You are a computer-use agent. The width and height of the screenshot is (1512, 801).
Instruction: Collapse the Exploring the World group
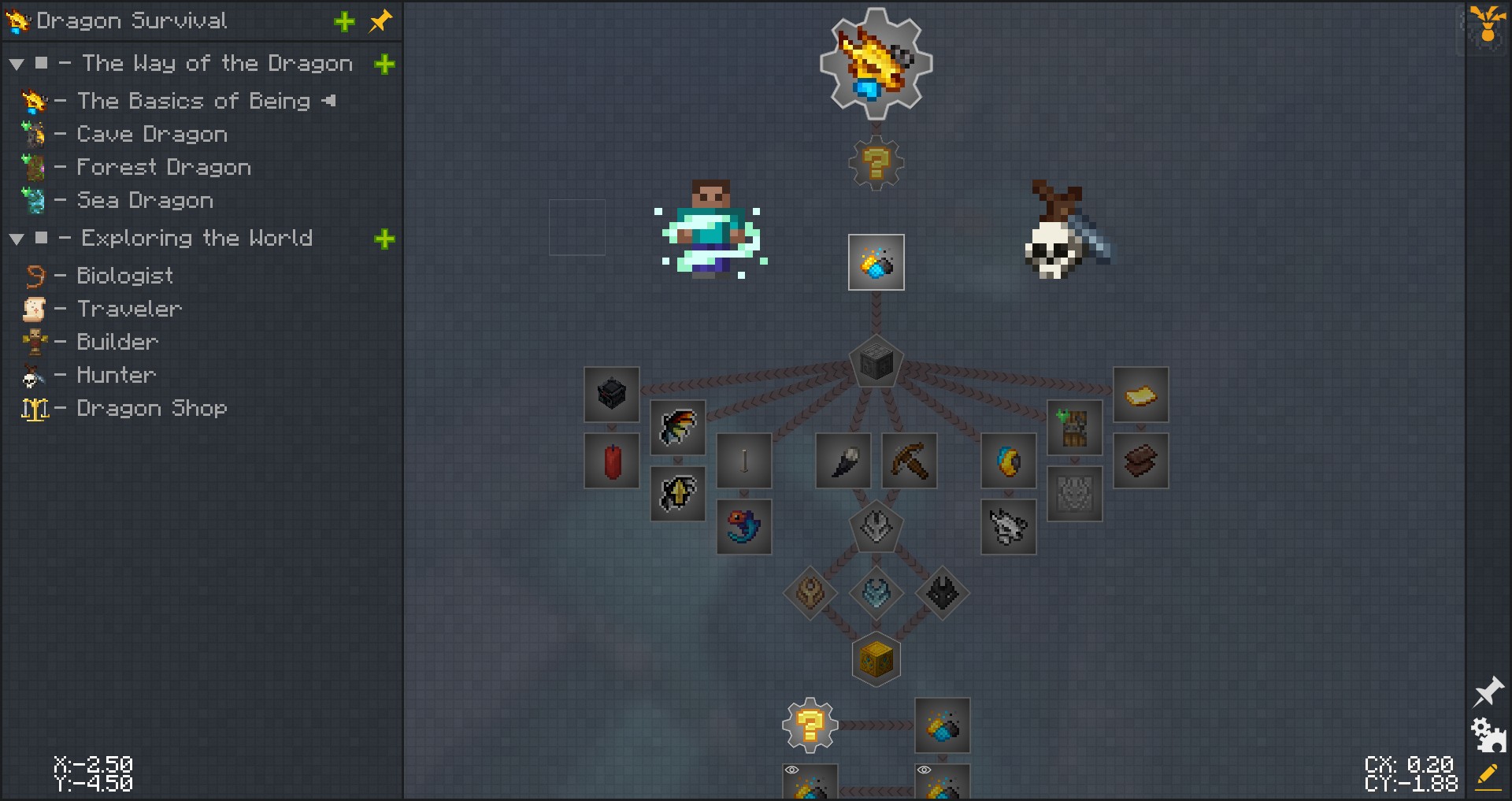(17, 239)
